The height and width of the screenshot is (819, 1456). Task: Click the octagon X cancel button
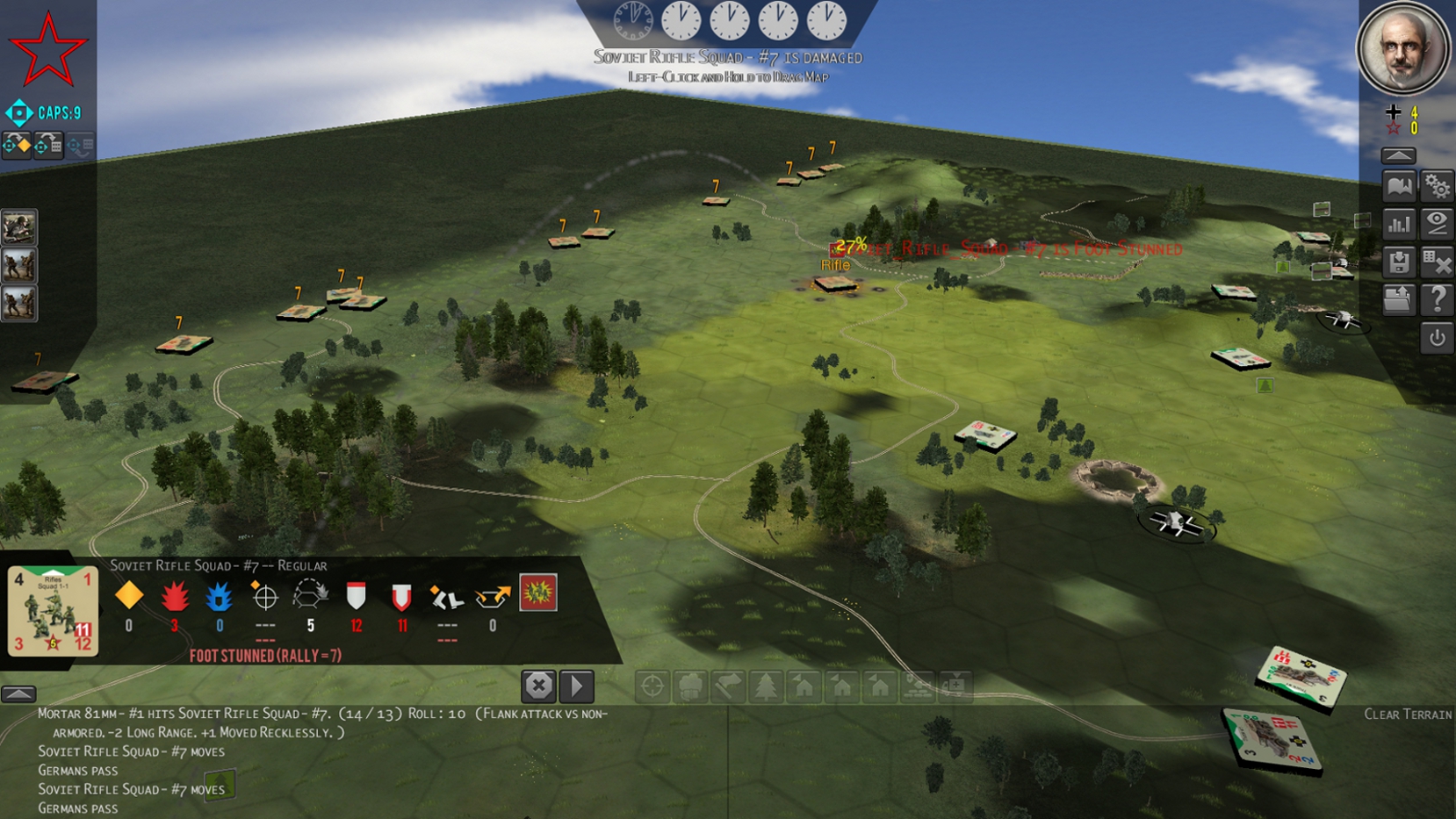tap(538, 686)
